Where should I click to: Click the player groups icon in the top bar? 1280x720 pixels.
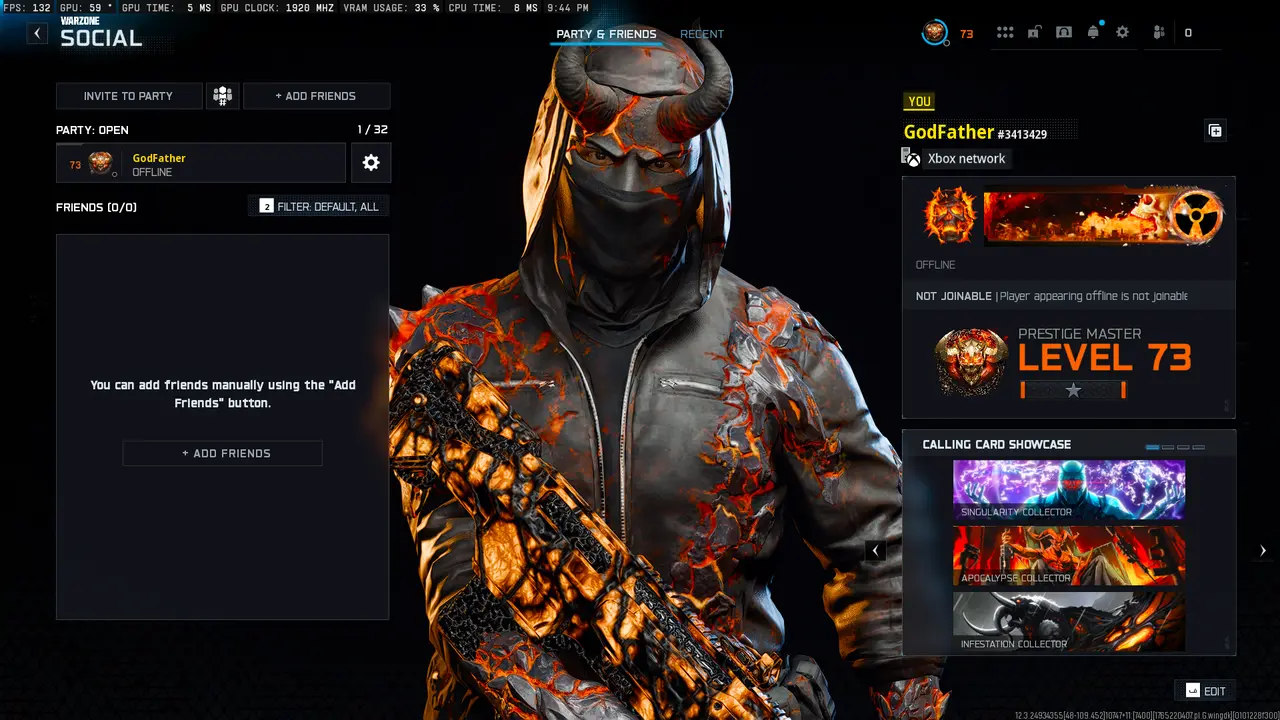pyautogui.click(x=1158, y=31)
